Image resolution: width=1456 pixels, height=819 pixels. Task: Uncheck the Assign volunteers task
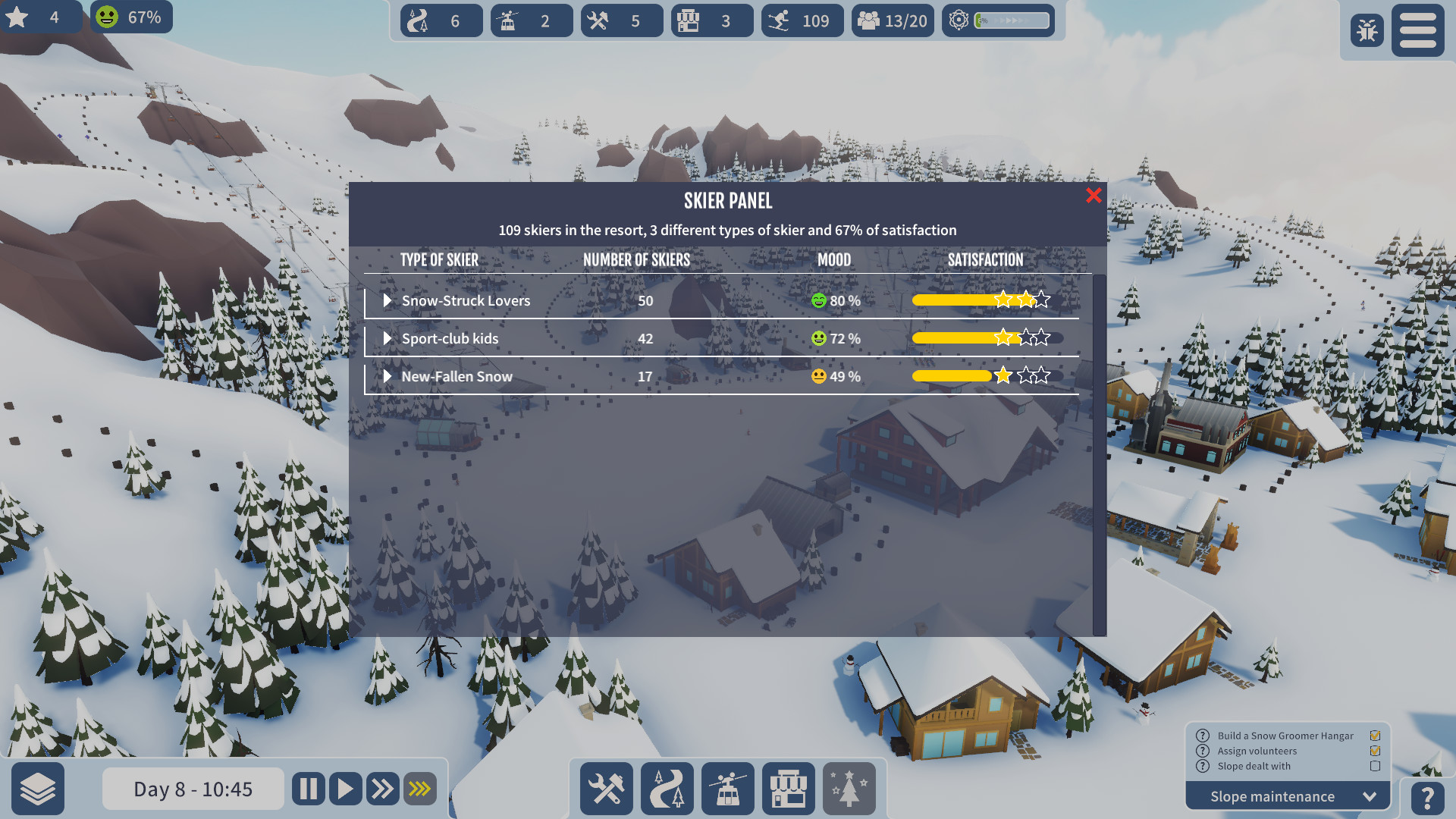(1374, 751)
